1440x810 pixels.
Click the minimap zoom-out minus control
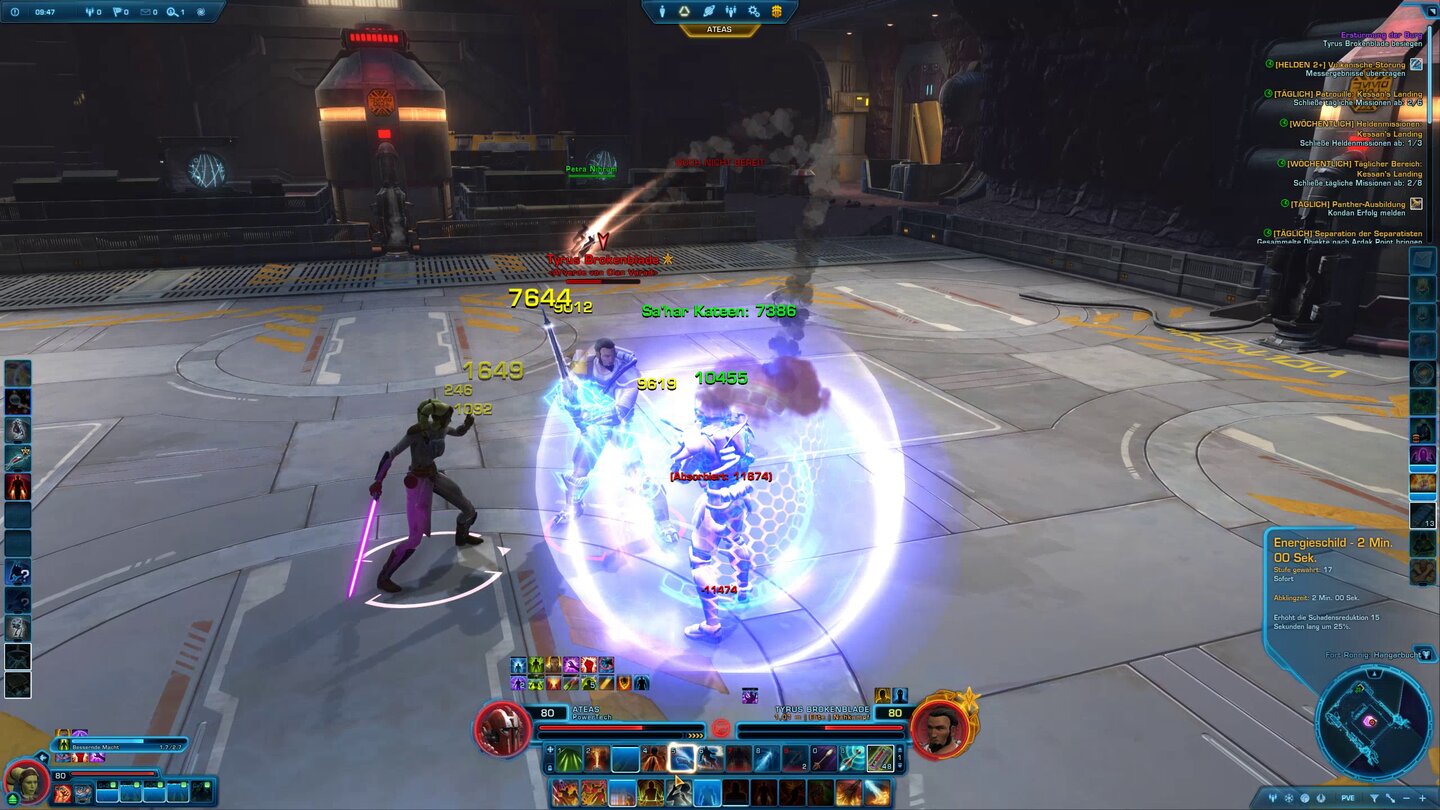click(x=1405, y=797)
